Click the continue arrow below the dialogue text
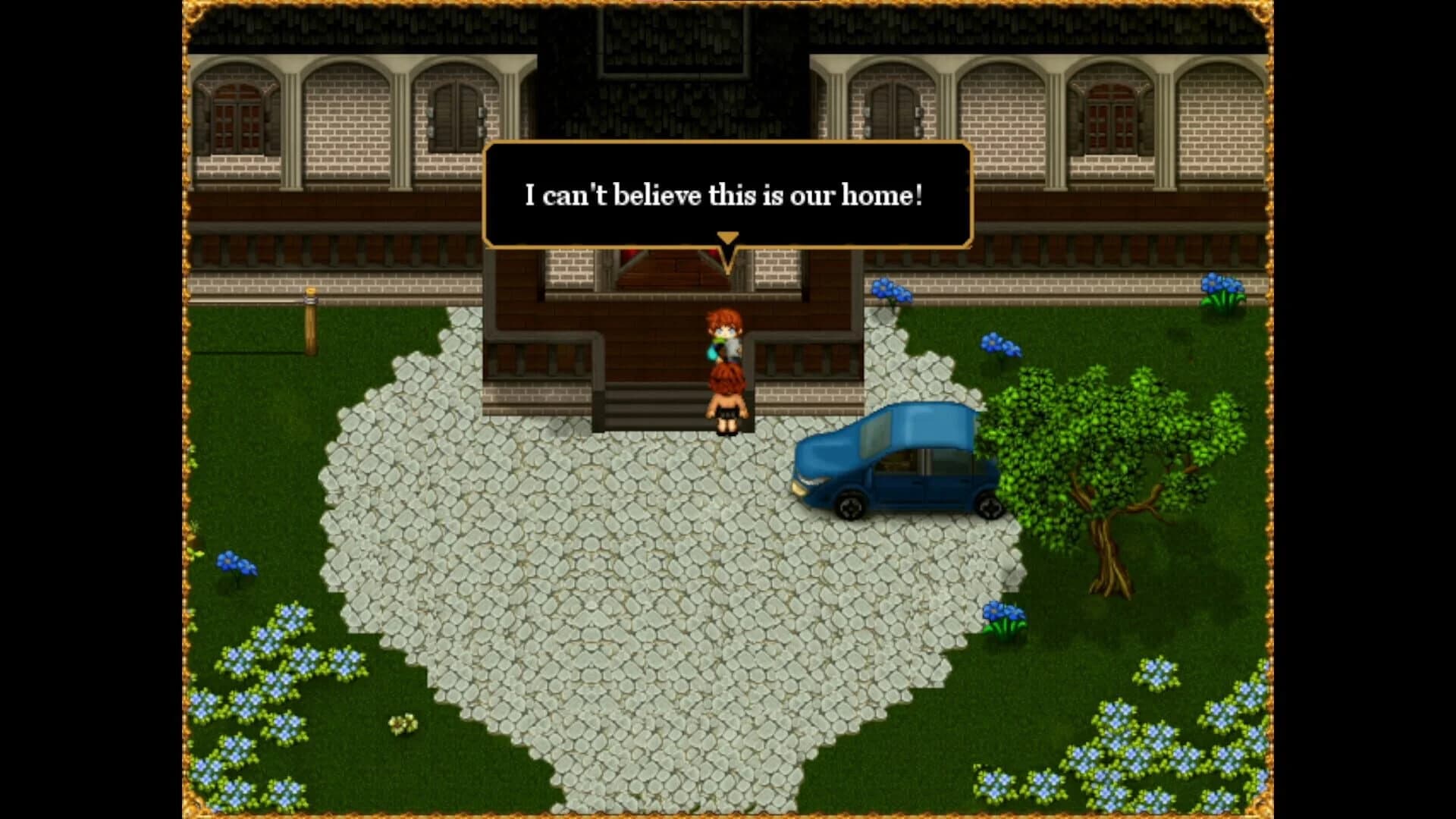Viewport: 1456px width, 819px height. [x=728, y=239]
